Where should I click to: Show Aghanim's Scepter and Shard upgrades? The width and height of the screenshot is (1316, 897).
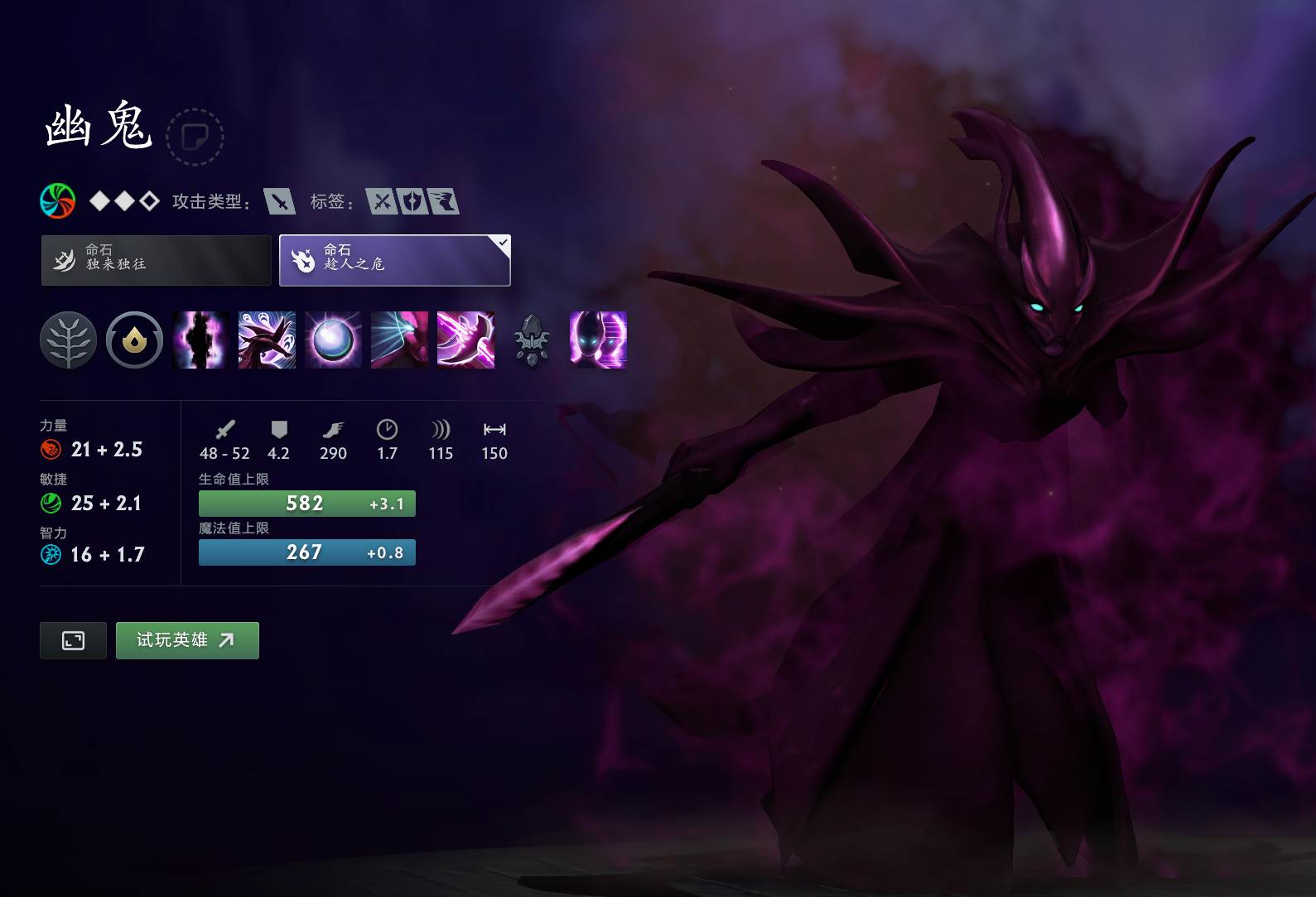point(532,340)
